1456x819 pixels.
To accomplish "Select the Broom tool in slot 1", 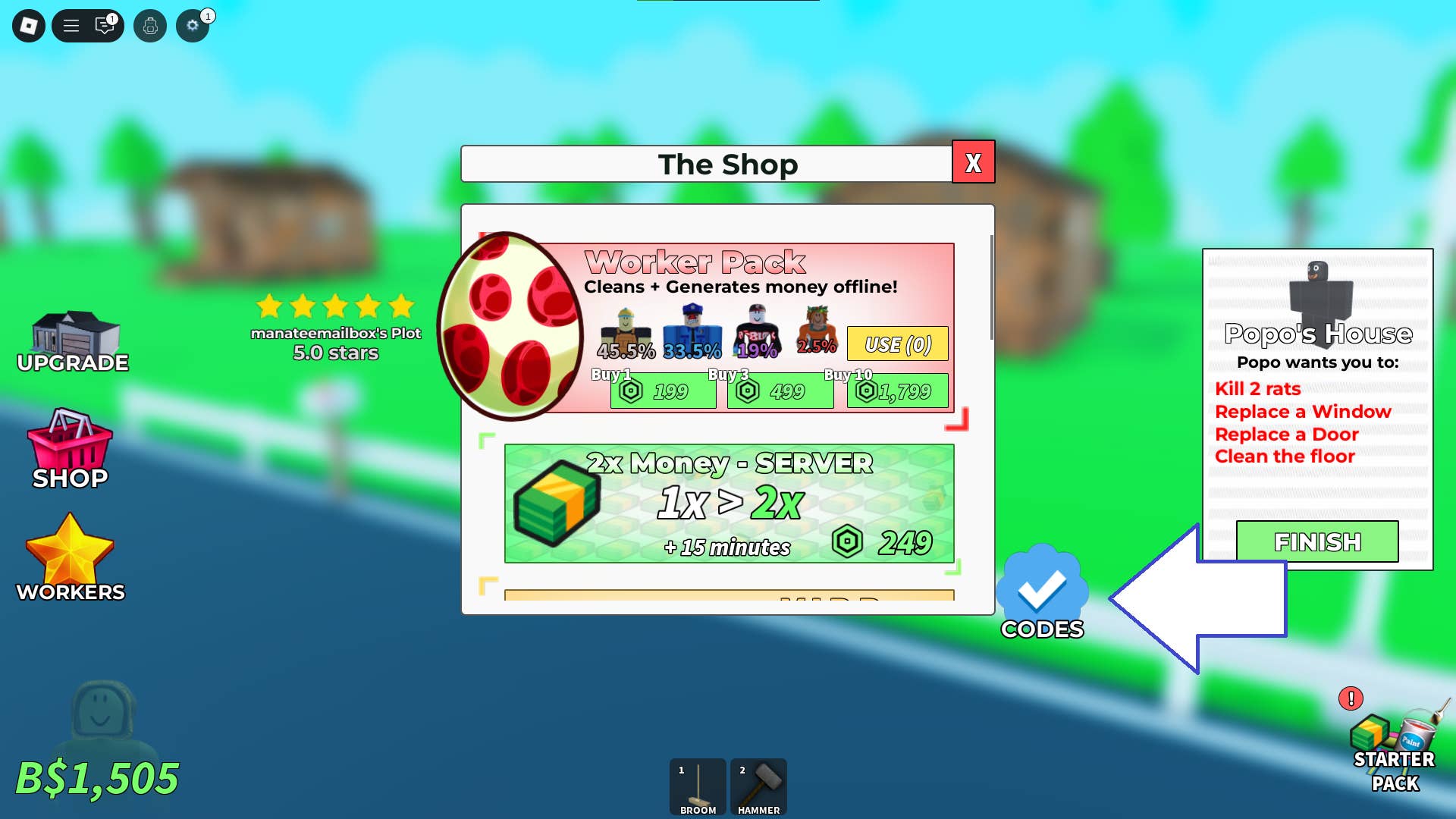I will click(x=697, y=785).
